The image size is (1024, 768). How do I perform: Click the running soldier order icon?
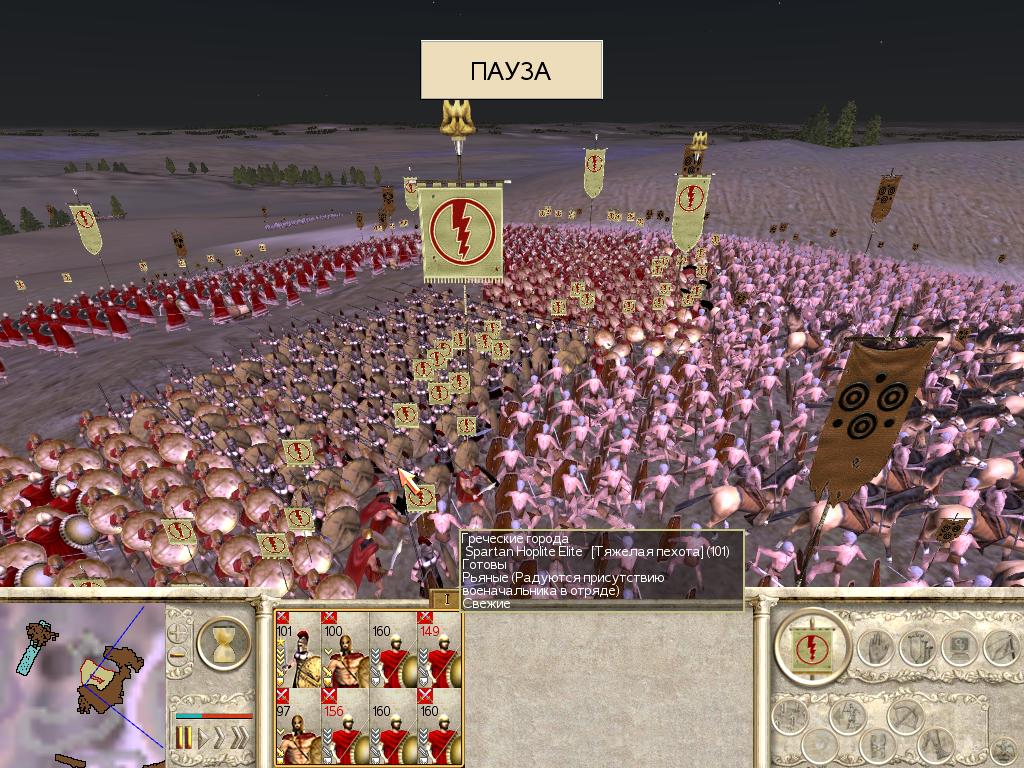point(999,648)
